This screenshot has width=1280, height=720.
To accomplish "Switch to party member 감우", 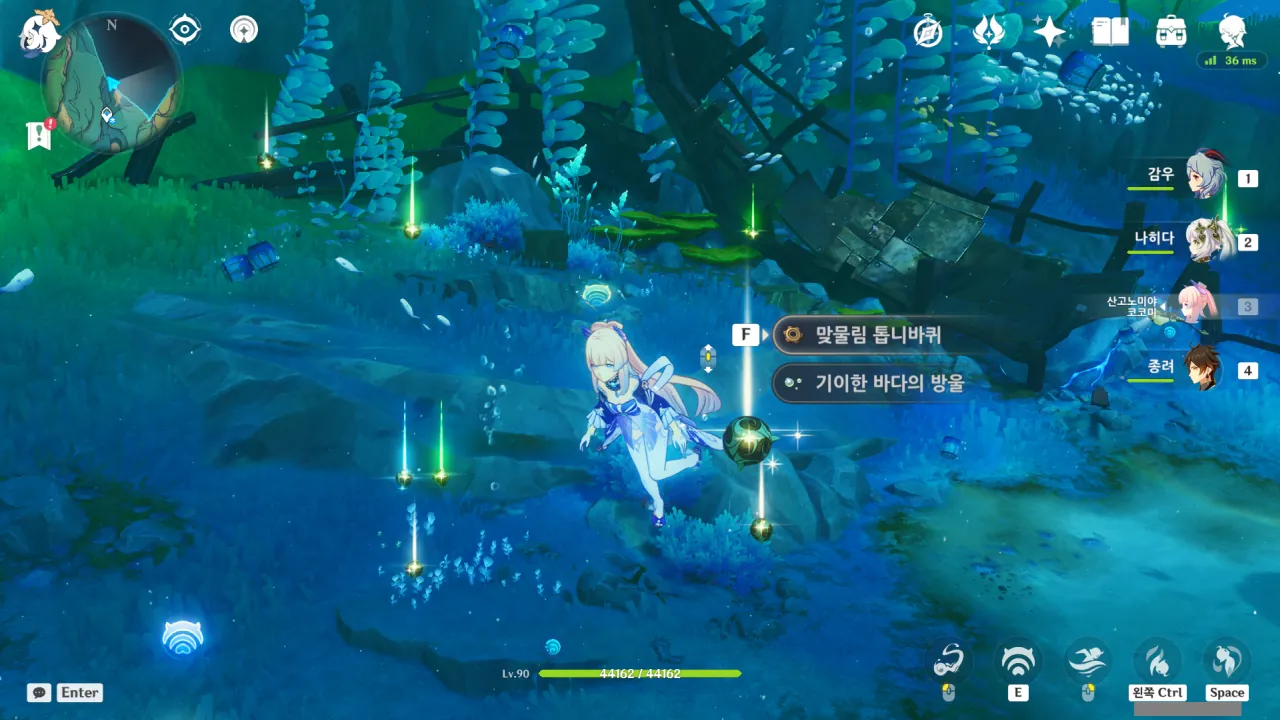I will pyautogui.click(x=1204, y=177).
